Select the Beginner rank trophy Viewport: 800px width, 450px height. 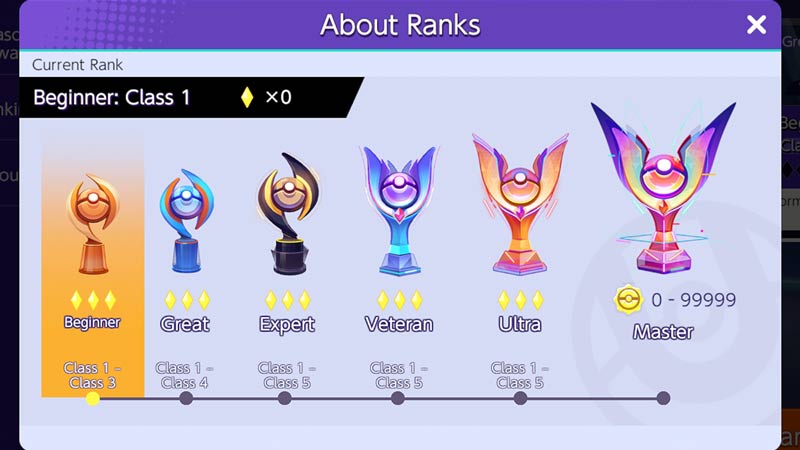[92, 225]
